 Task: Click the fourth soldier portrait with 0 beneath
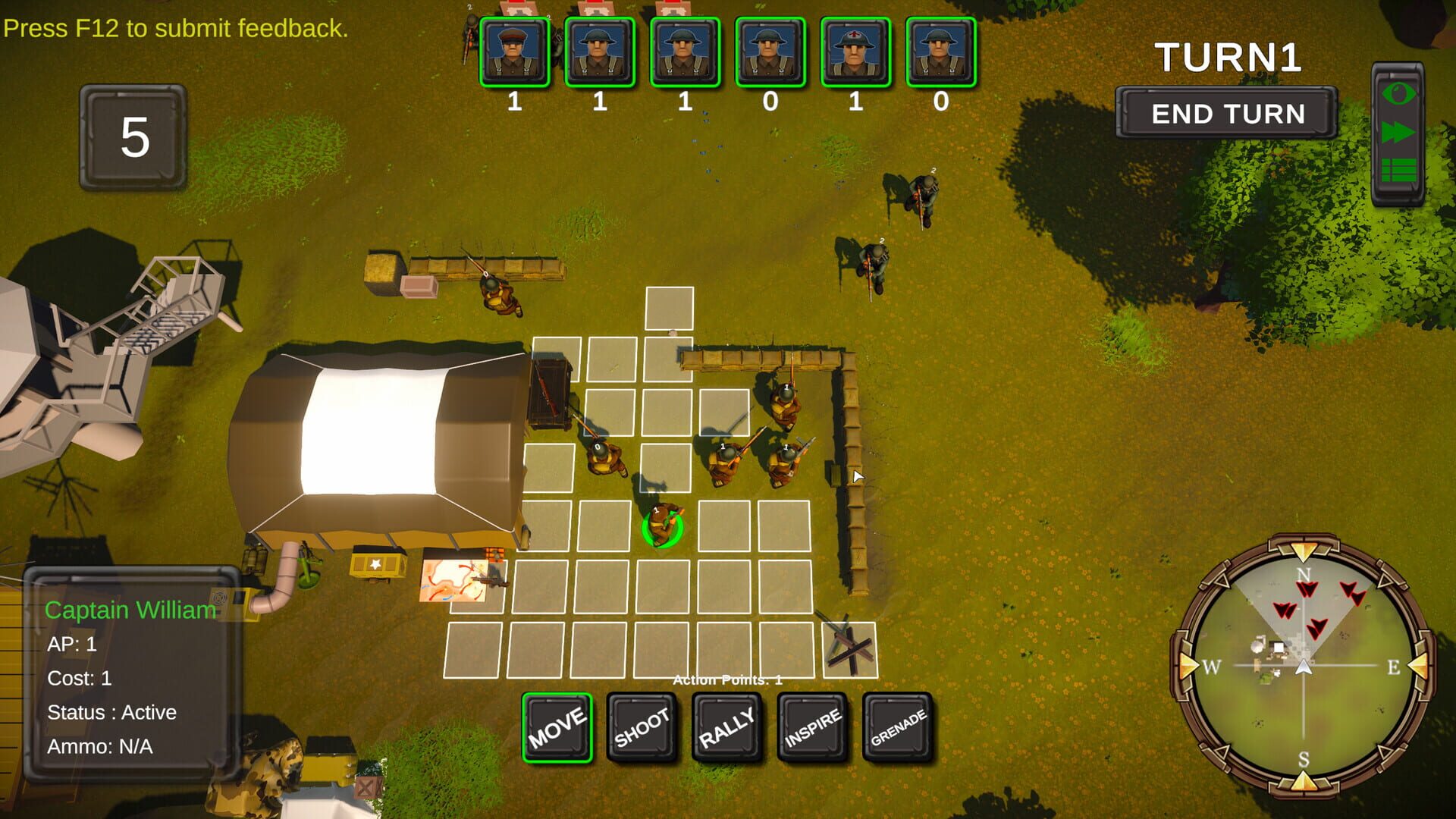coord(769,53)
